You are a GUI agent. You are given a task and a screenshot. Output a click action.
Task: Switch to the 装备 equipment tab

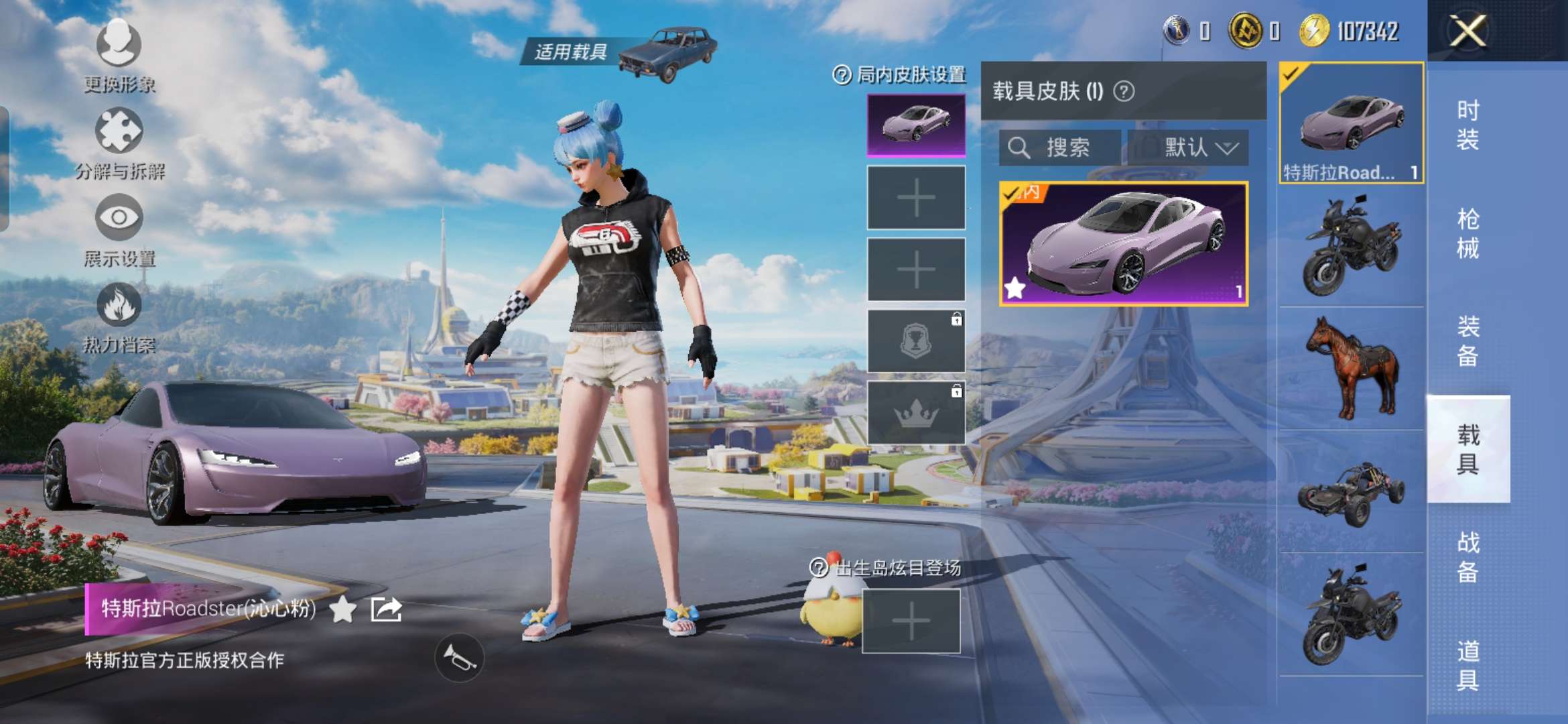(1467, 341)
